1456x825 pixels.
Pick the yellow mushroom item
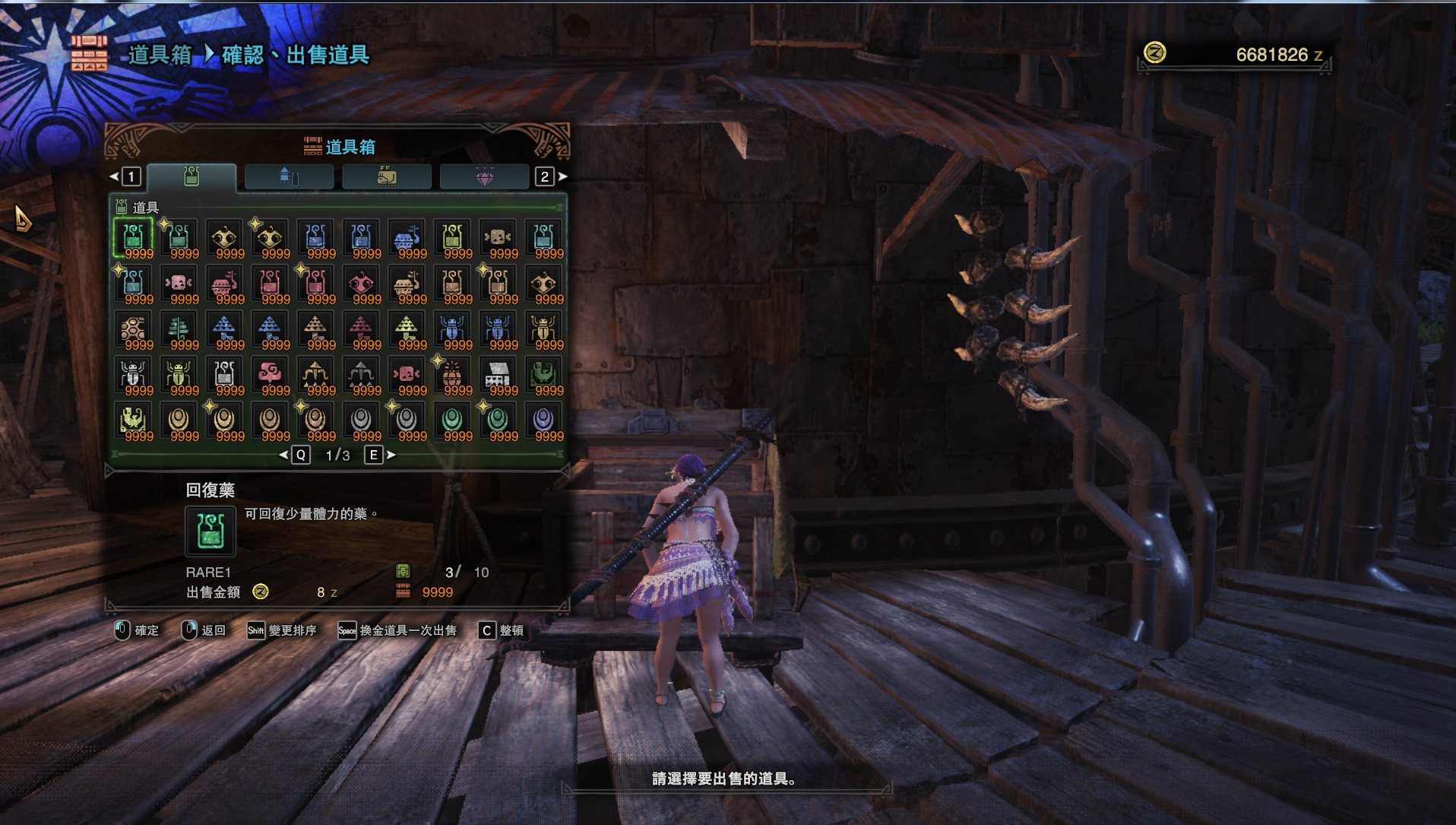[x=407, y=329]
